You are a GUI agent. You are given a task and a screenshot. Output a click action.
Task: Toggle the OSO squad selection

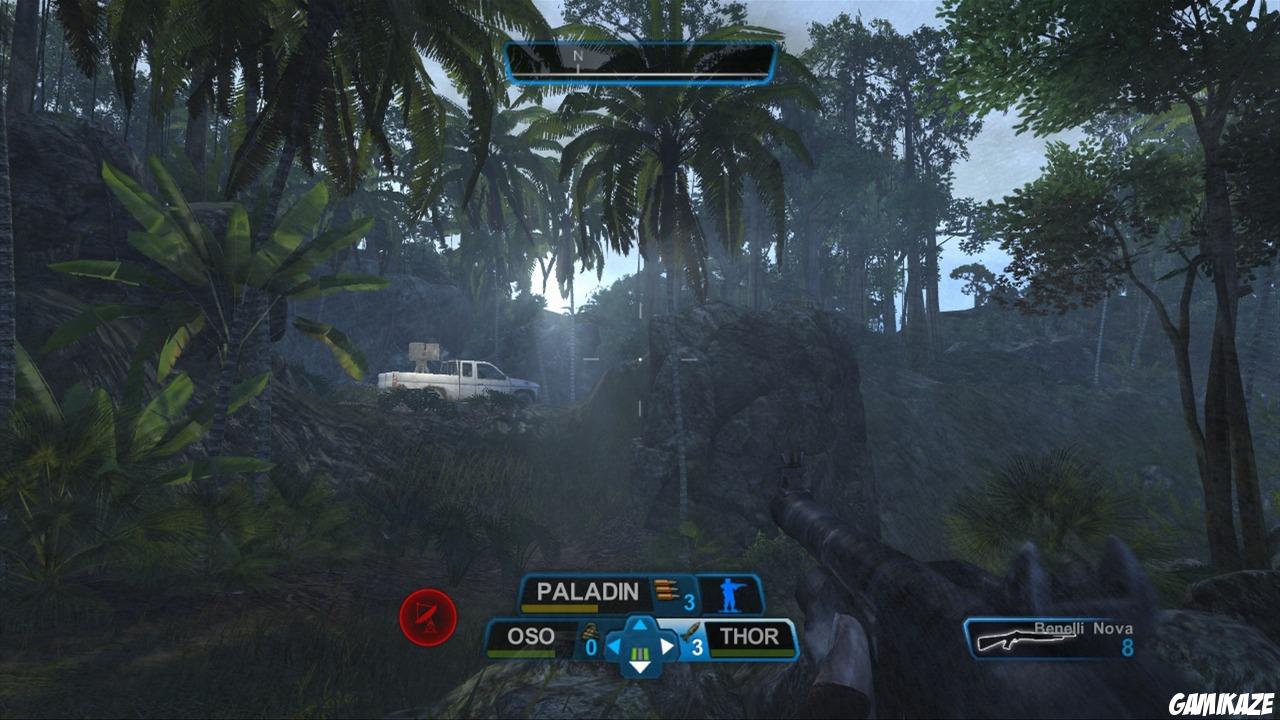tap(532, 635)
